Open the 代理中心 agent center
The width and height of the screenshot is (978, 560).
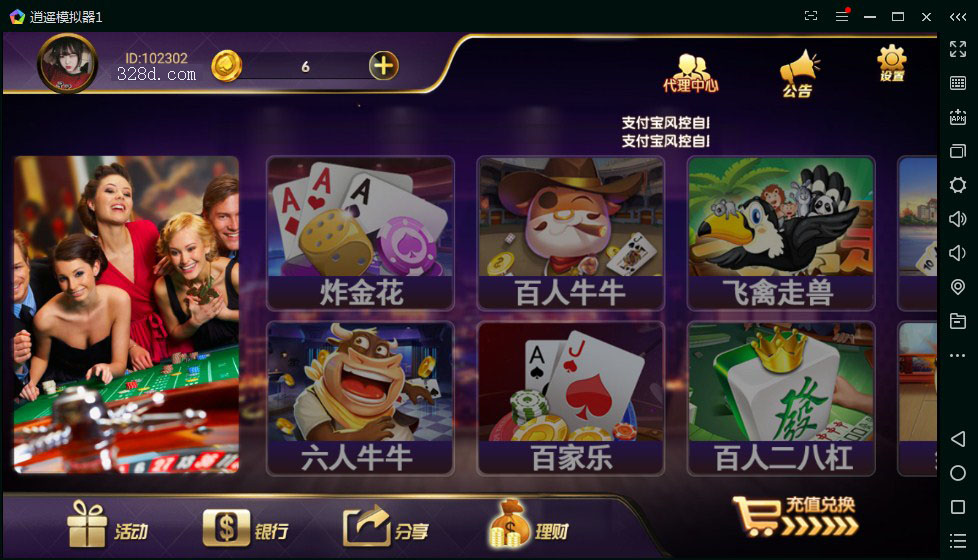690,72
